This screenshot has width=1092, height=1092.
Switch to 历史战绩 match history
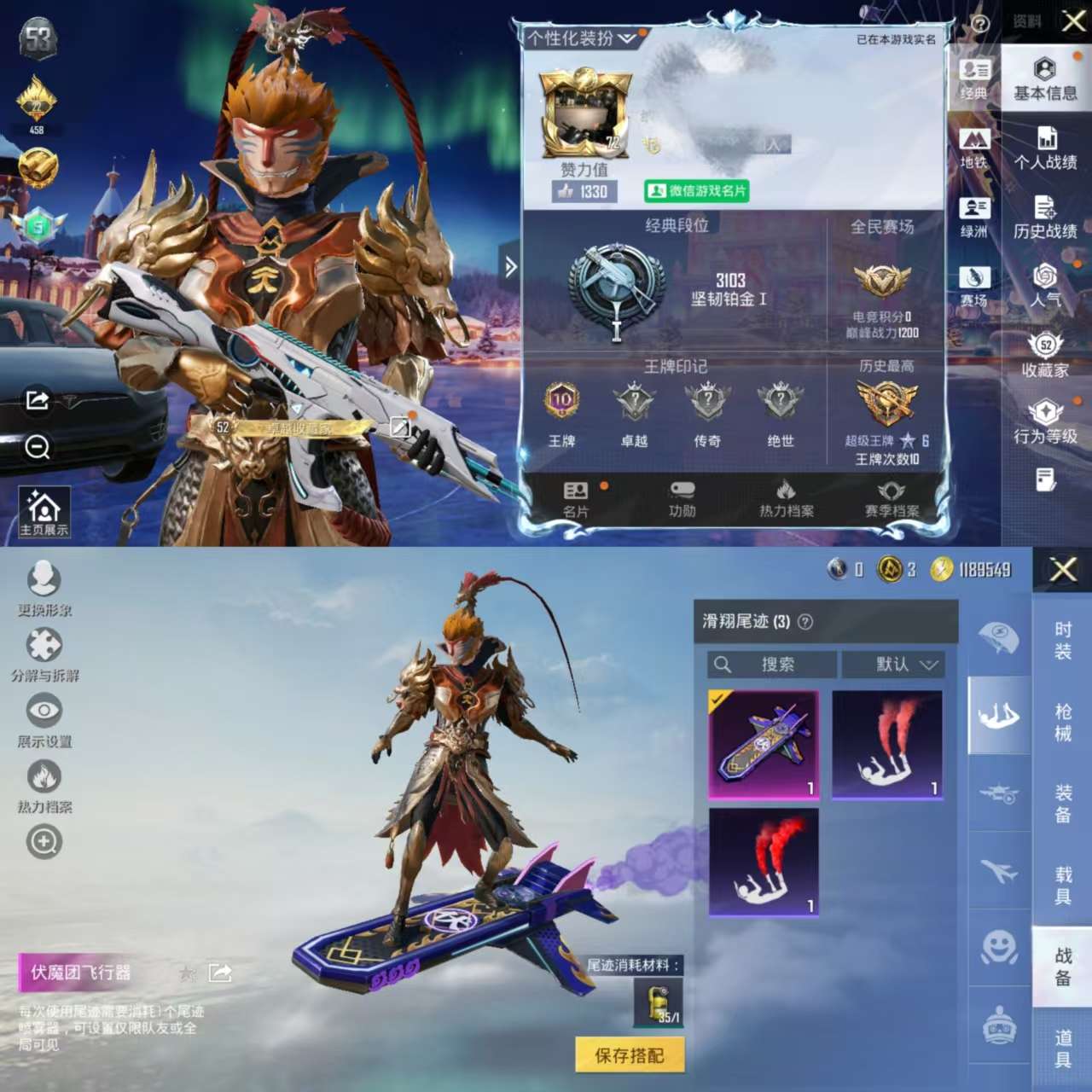pyautogui.click(x=1045, y=218)
